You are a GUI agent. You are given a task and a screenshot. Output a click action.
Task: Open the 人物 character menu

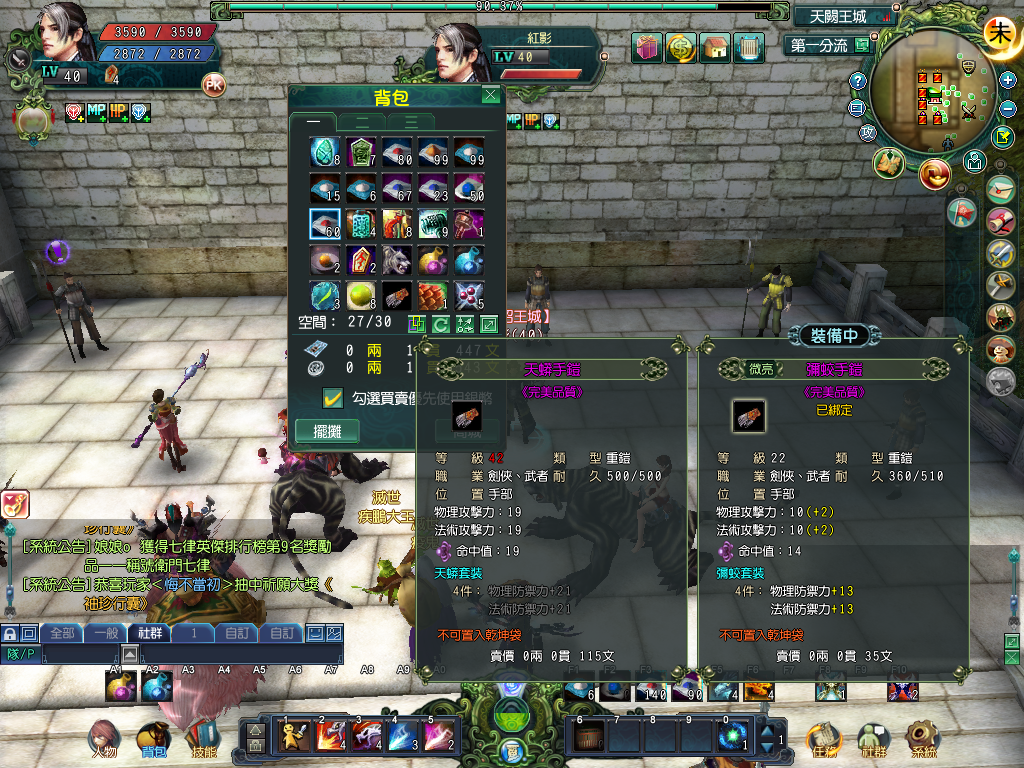104,739
